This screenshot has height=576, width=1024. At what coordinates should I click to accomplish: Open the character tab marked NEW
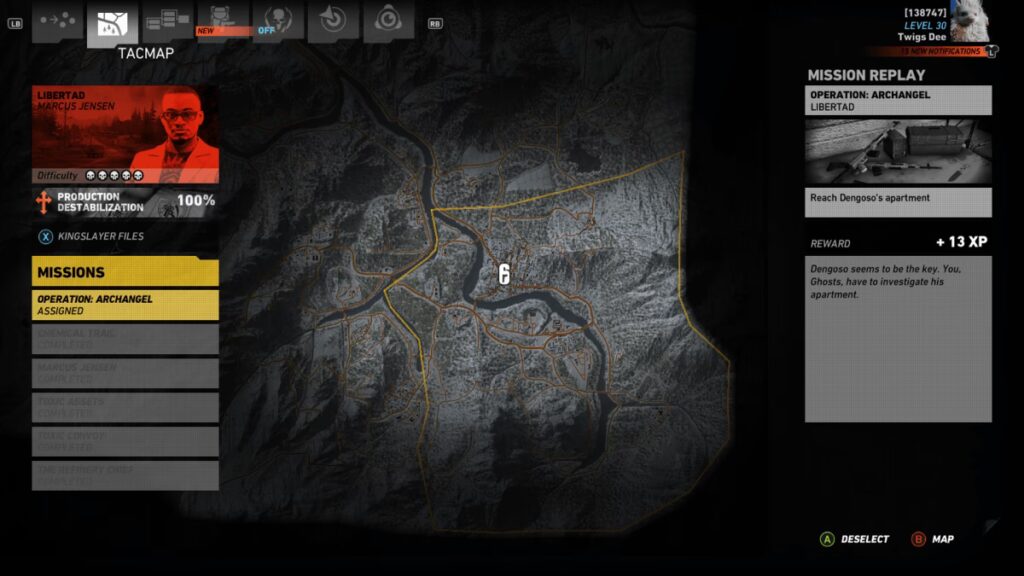point(223,20)
